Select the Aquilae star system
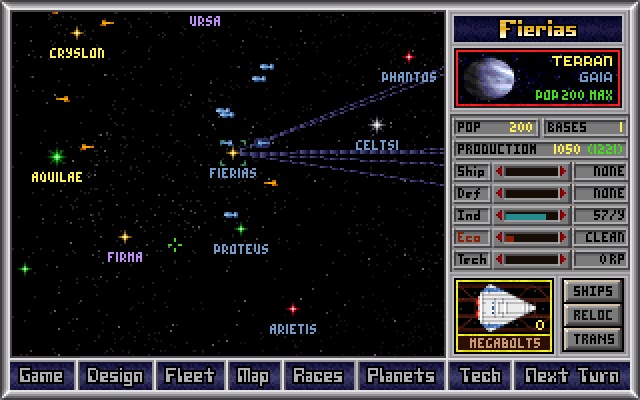Screen dimensions: 640x400 point(57,157)
